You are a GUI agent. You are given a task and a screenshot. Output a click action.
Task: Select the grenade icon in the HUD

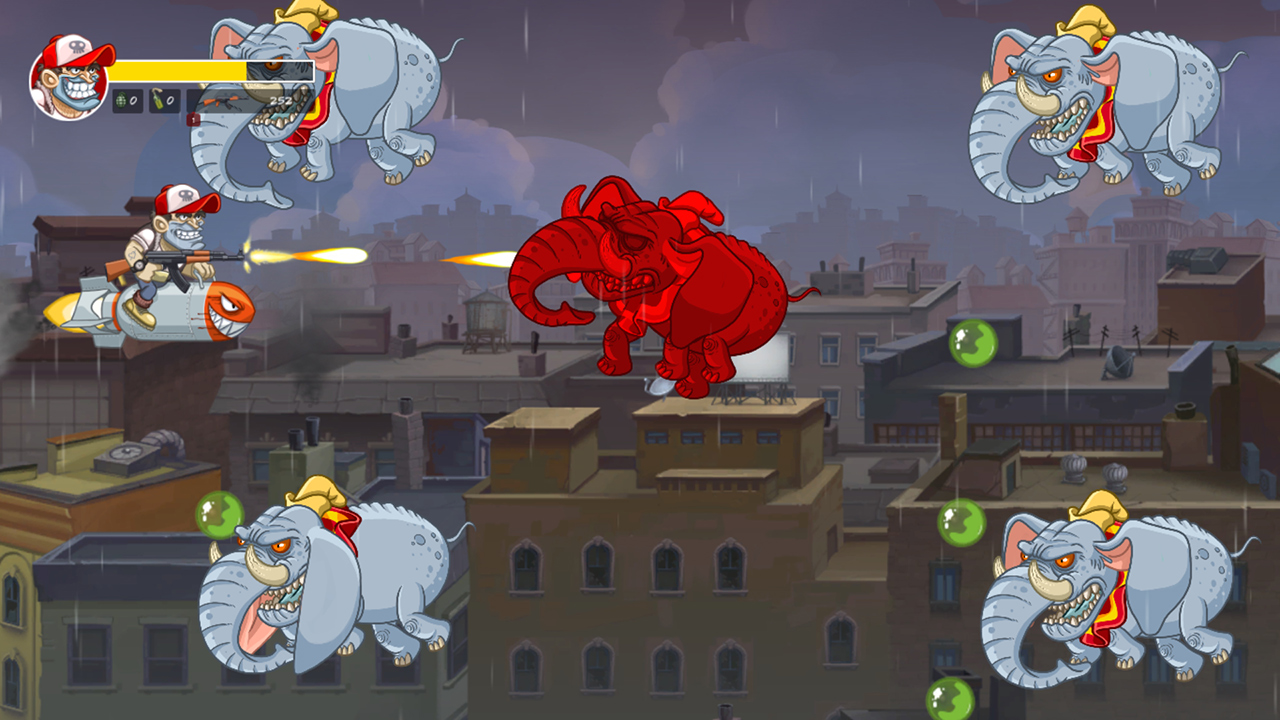[x=122, y=101]
